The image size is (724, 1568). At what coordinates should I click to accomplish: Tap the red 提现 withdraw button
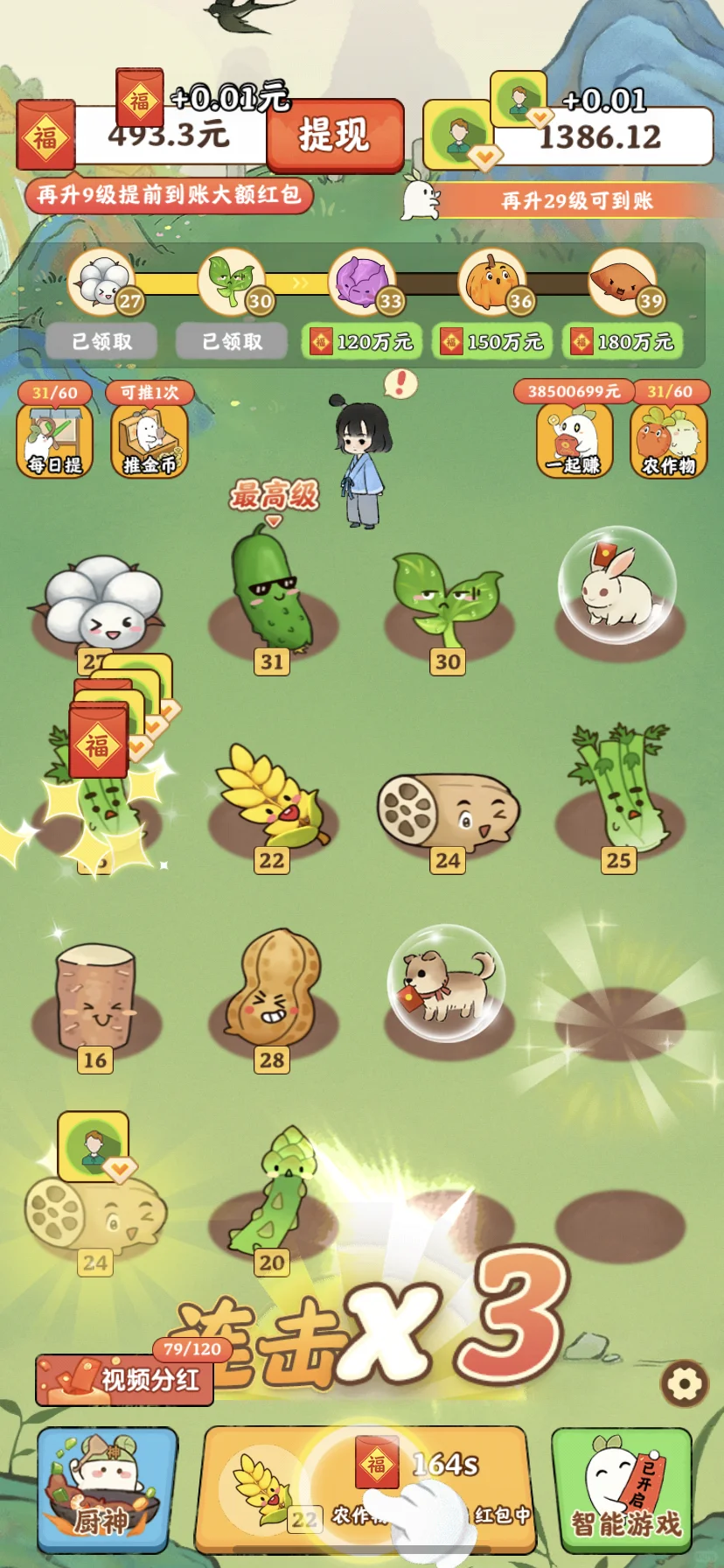335,136
